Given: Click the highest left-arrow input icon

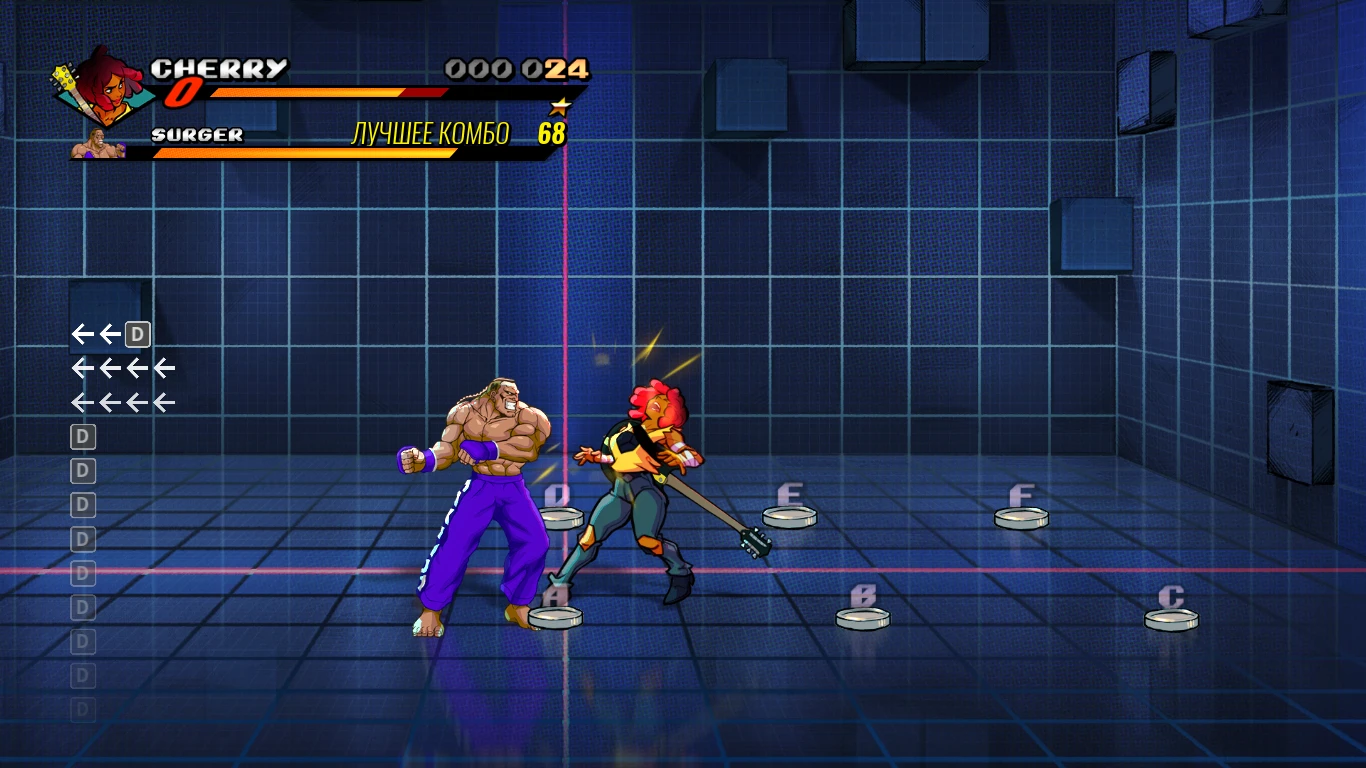Looking at the screenshot, I should point(83,335).
